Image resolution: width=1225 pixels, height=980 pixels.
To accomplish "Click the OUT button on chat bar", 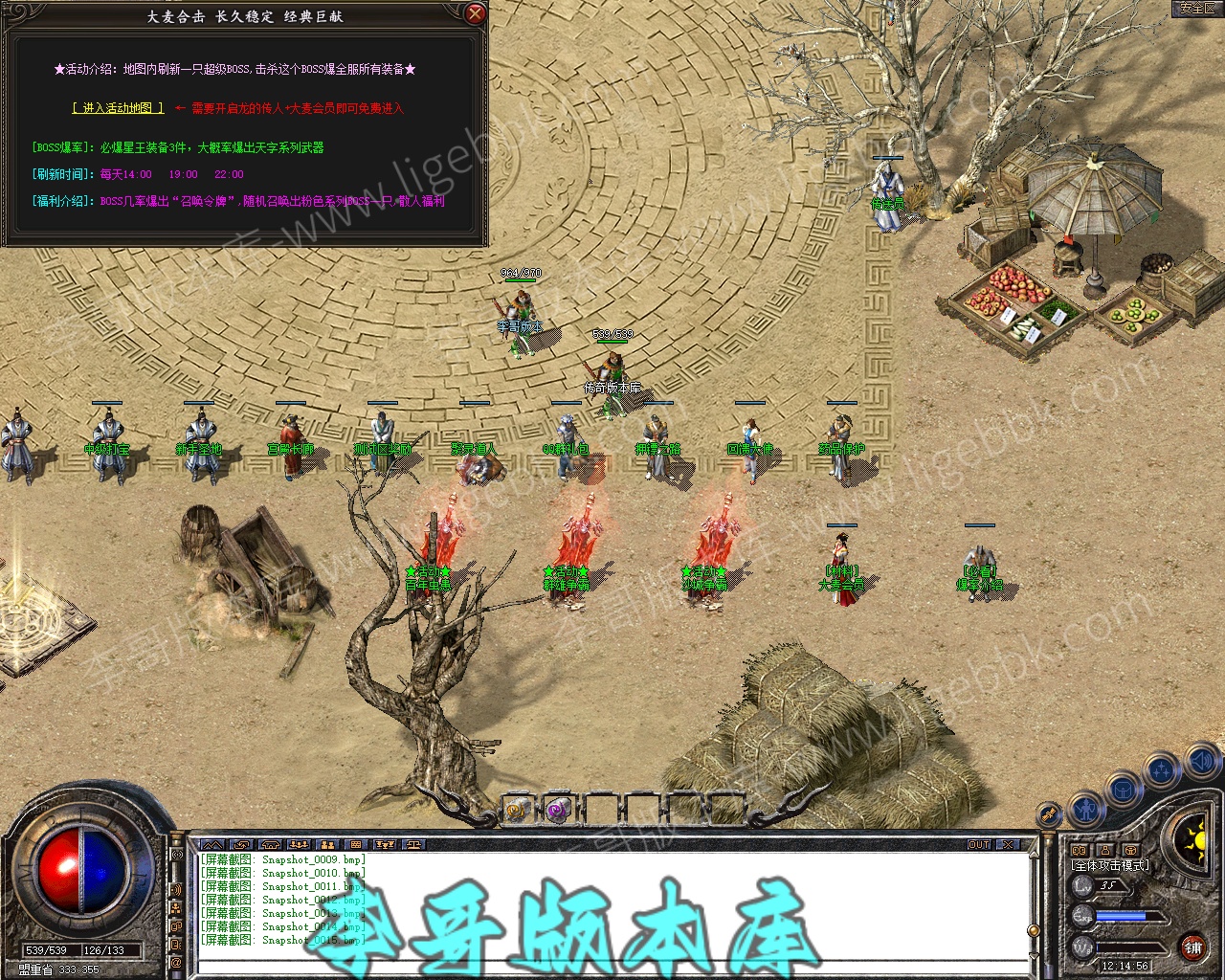I will [979, 844].
